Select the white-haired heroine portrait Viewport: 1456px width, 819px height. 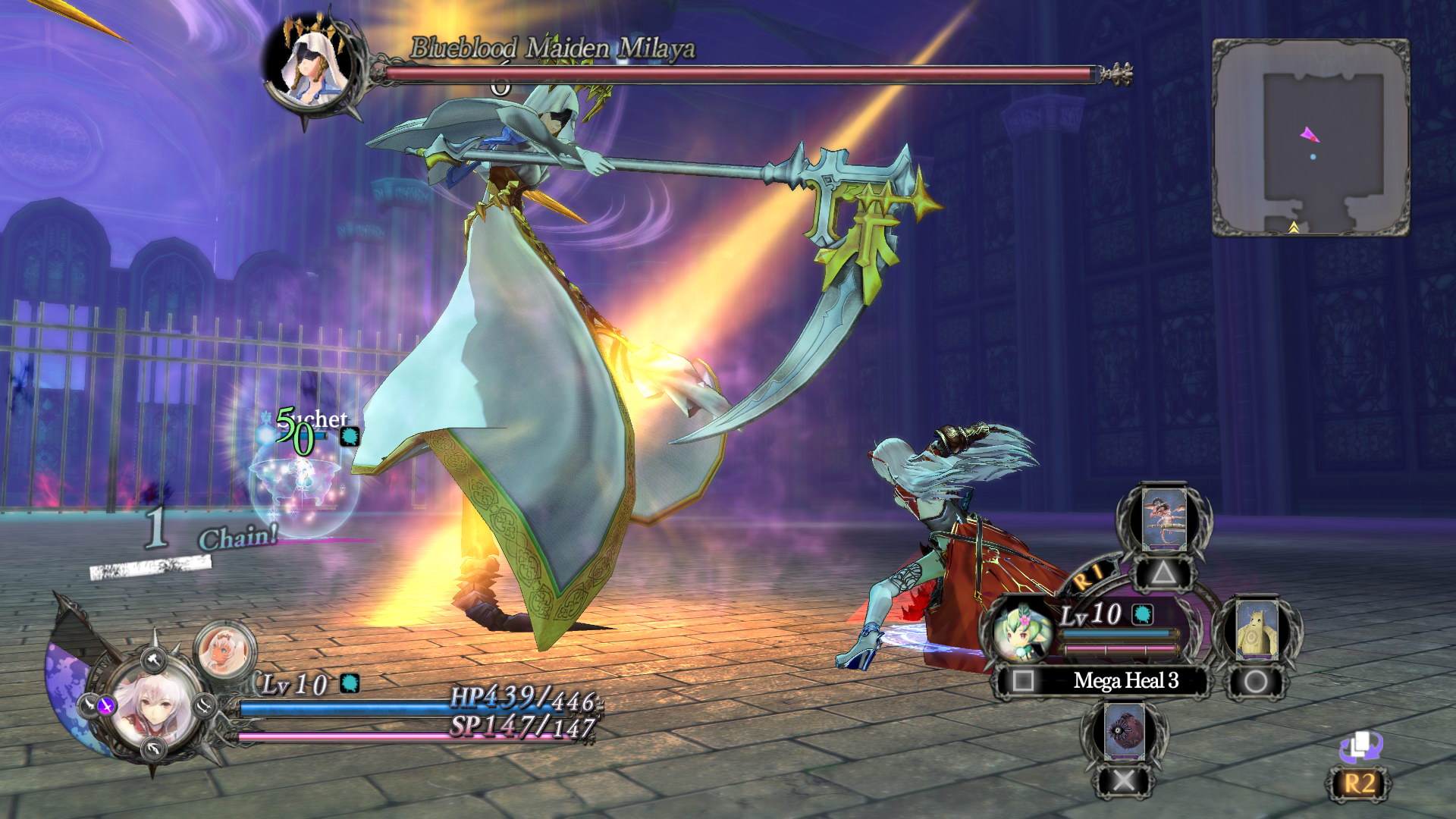(156, 708)
